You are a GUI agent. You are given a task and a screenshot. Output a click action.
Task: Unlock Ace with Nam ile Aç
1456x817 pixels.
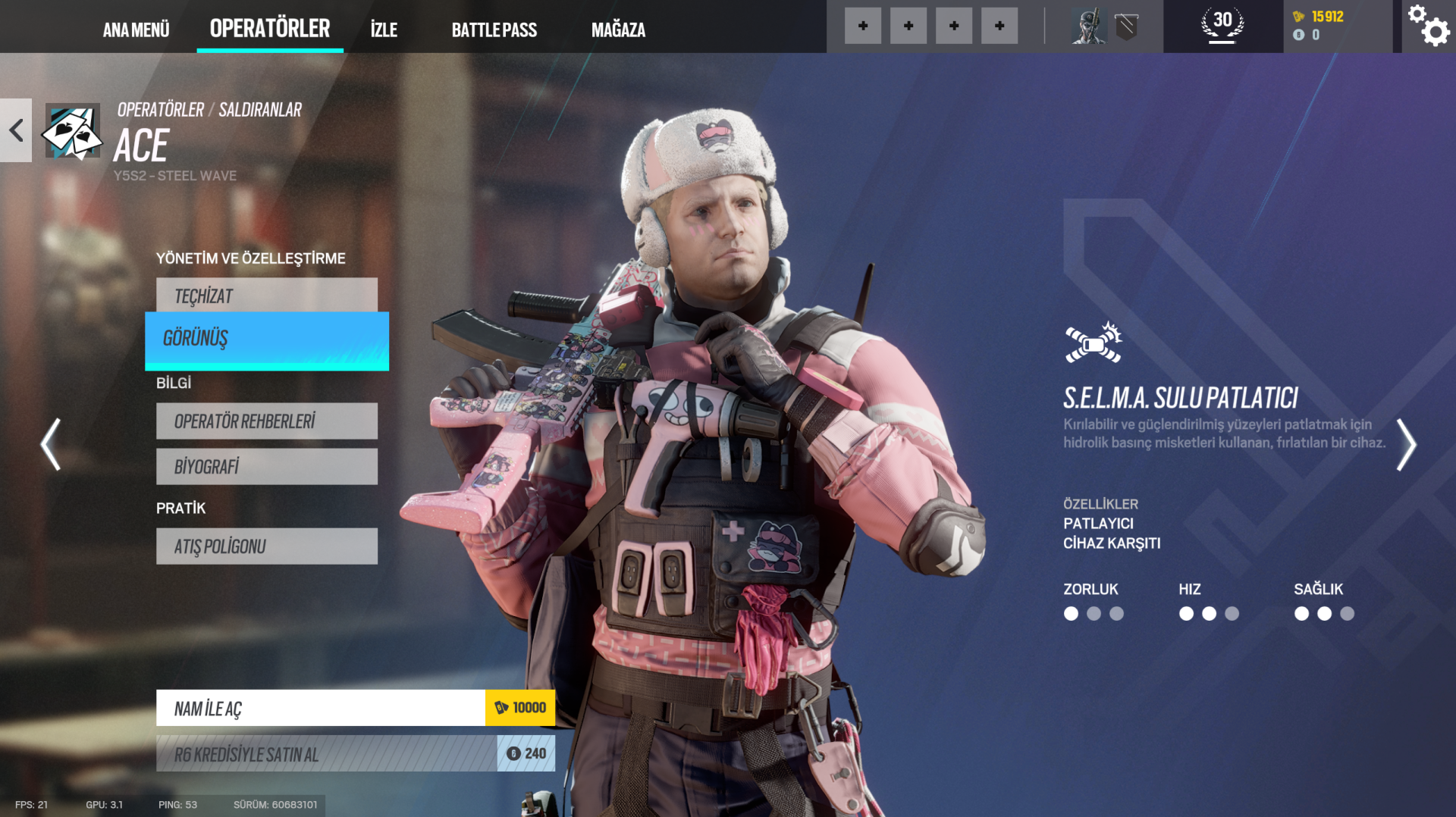click(355, 708)
